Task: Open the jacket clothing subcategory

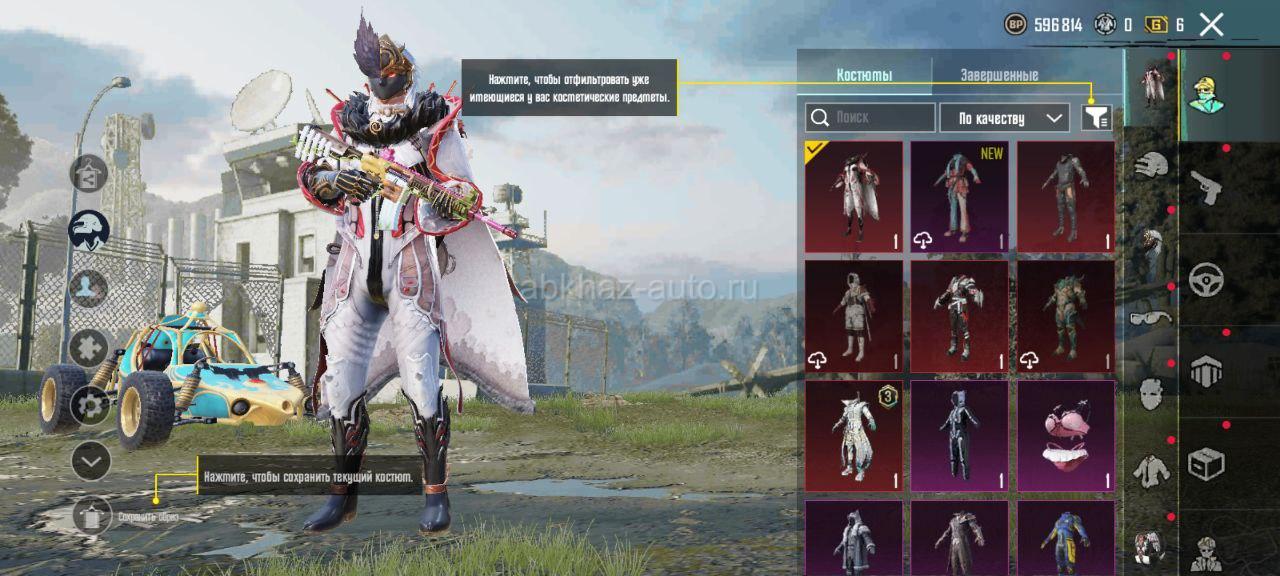Action: (1151, 468)
